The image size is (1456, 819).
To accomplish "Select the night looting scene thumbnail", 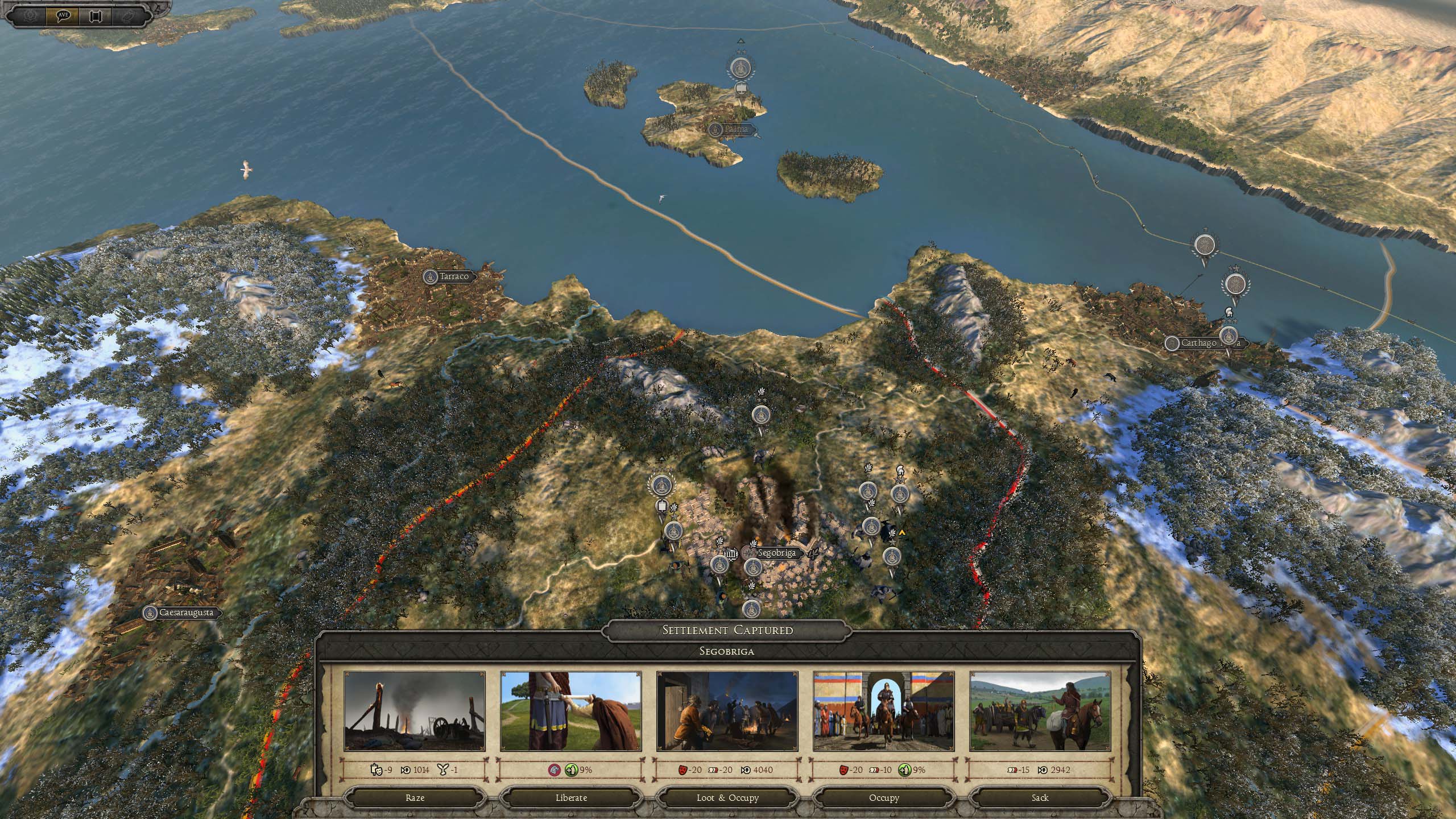I will coord(727,712).
